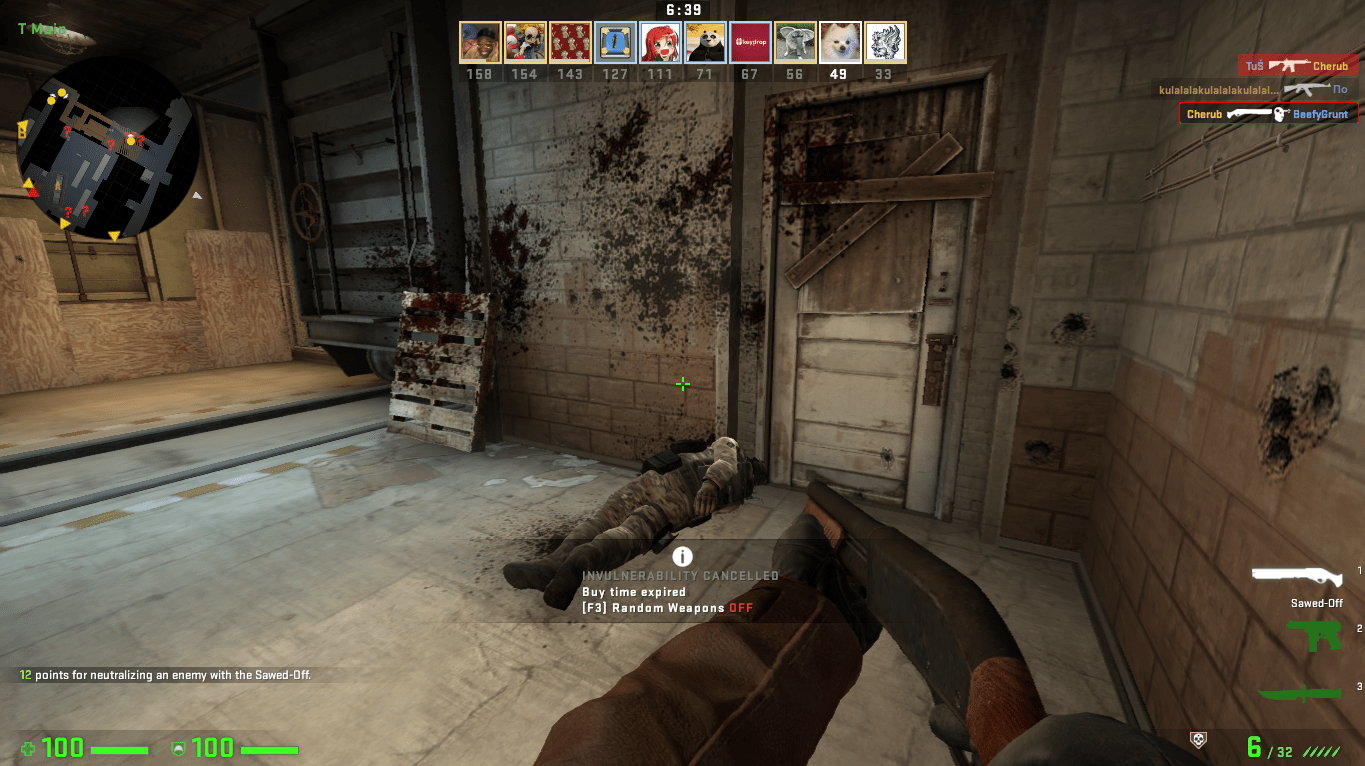
Task: Click the Cherub killed BeefyGrunt killfeed entry
Action: (x=1268, y=114)
